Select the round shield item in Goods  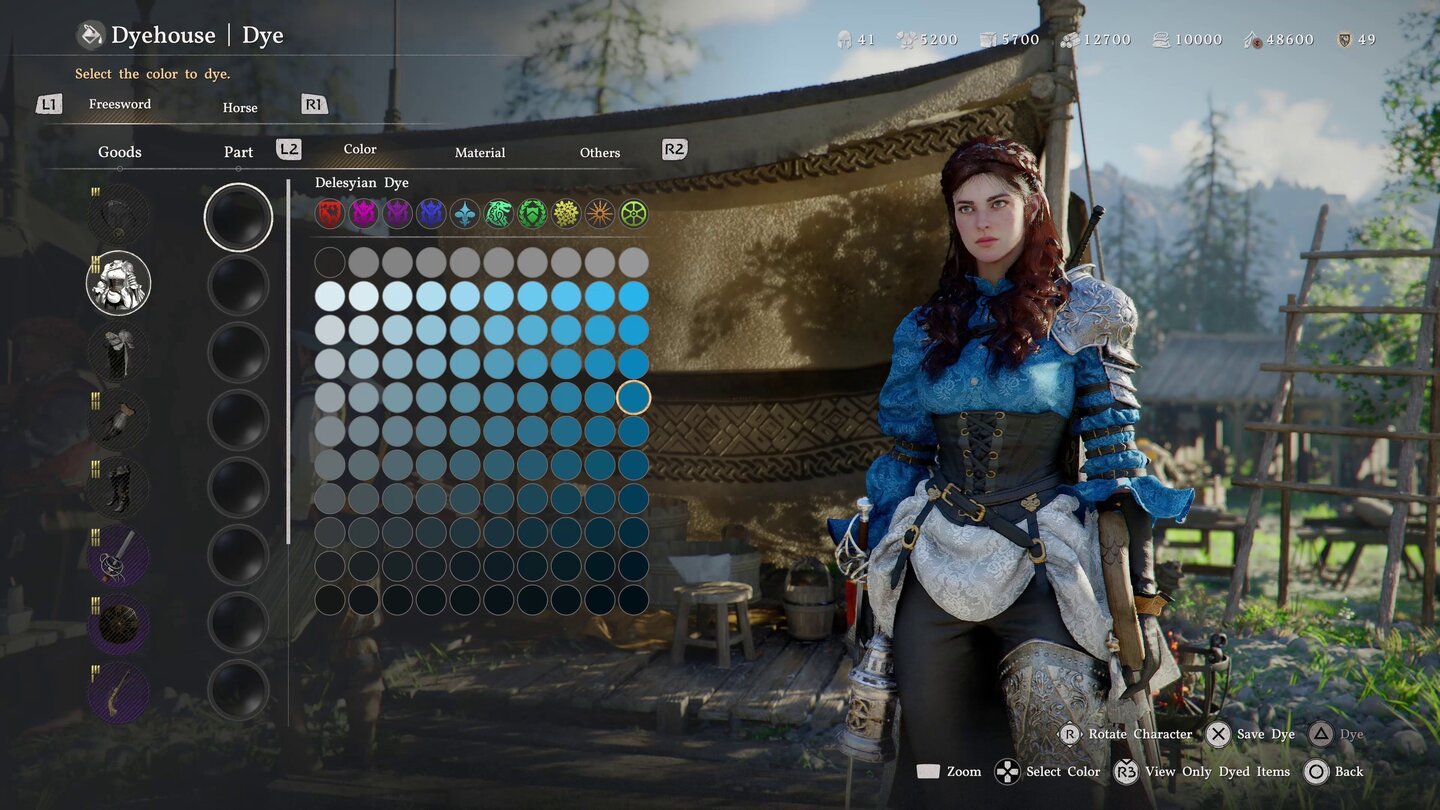[x=119, y=624]
